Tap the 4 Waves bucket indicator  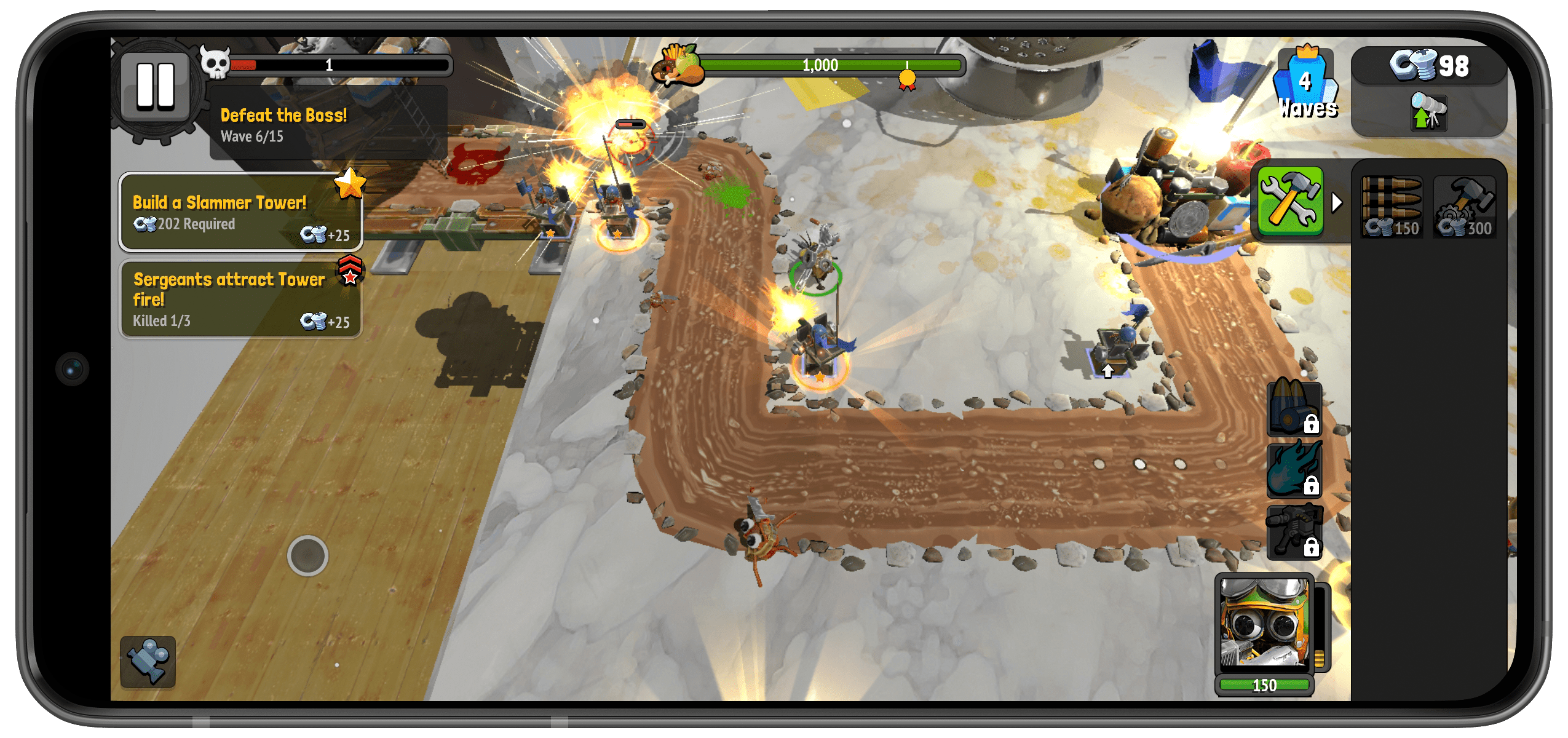tap(1306, 84)
